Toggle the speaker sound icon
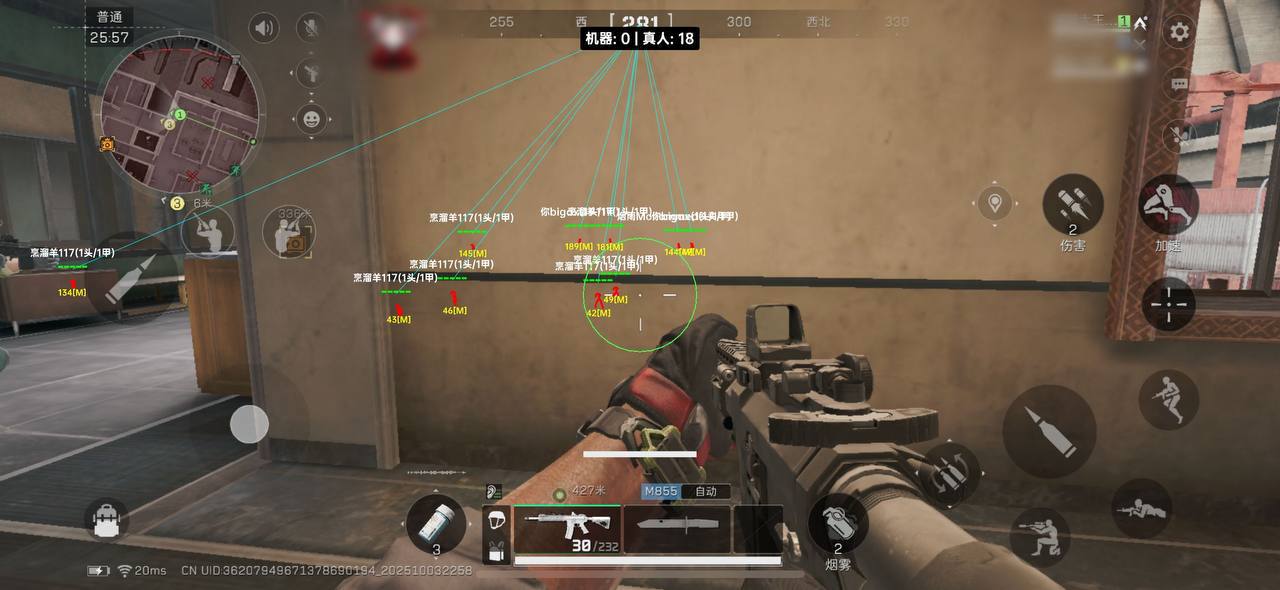Viewport: 1280px width, 590px height. (264, 28)
